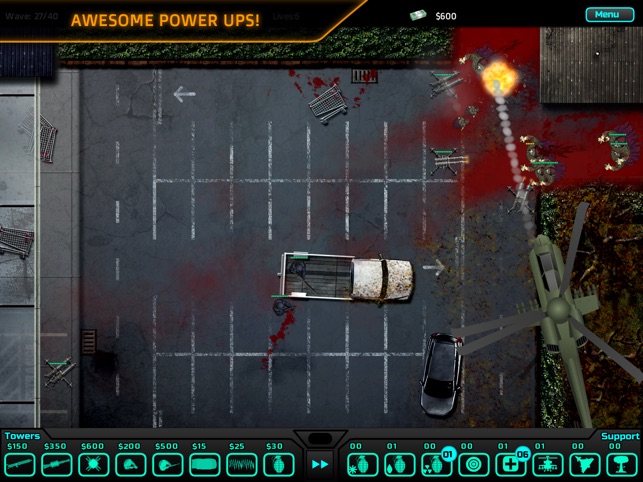Select the $200 tower
Image resolution: width=643 pixels, height=482 pixels.
click(131, 464)
